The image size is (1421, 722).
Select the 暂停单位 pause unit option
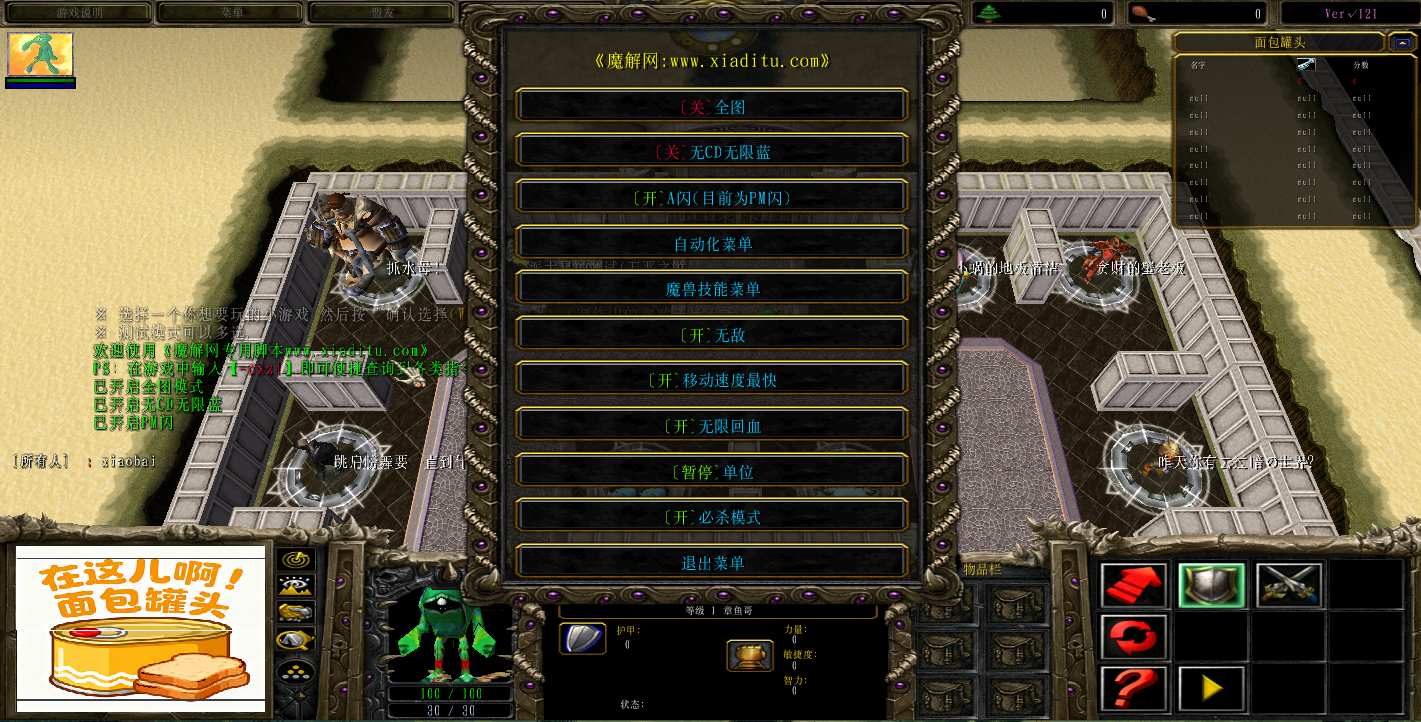[x=711, y=471]
